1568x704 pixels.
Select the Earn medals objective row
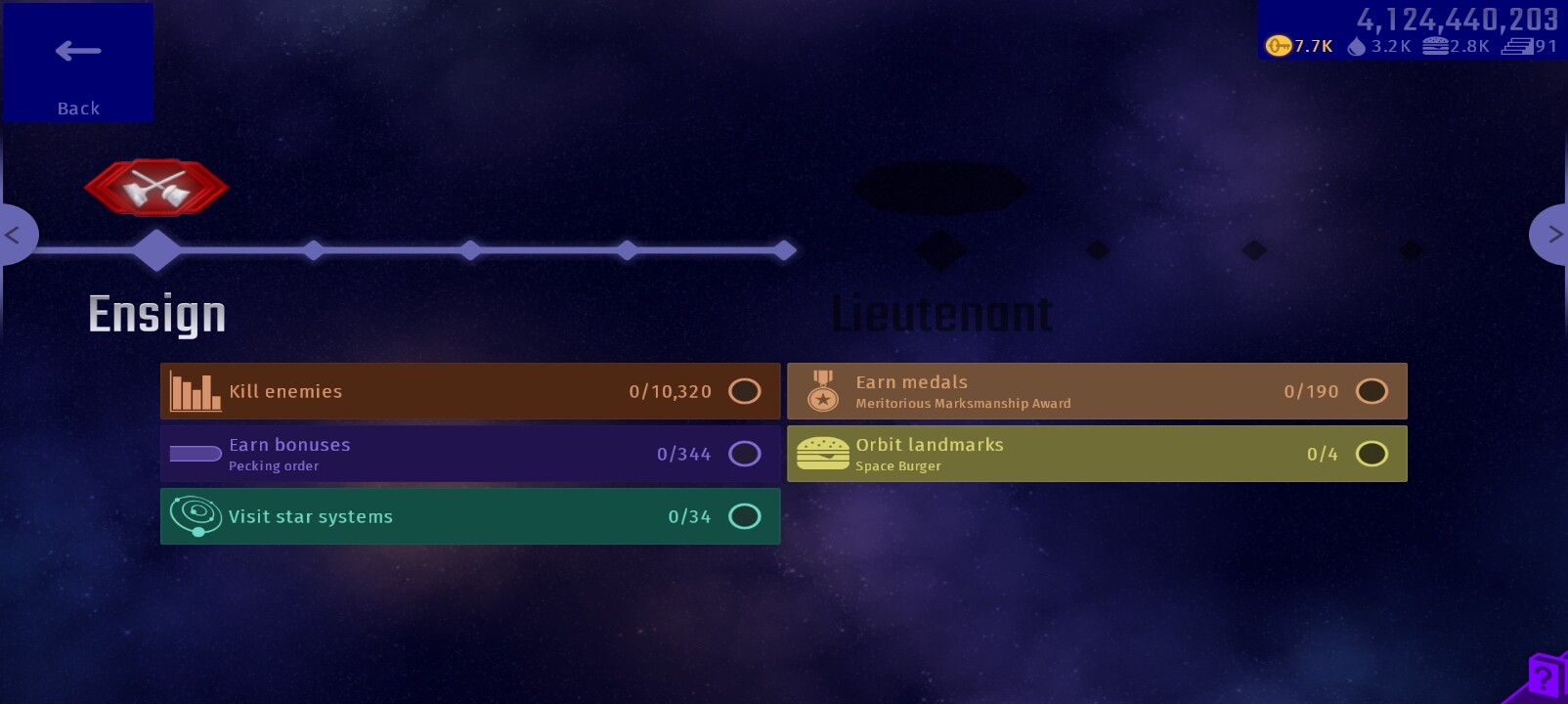1097,391
